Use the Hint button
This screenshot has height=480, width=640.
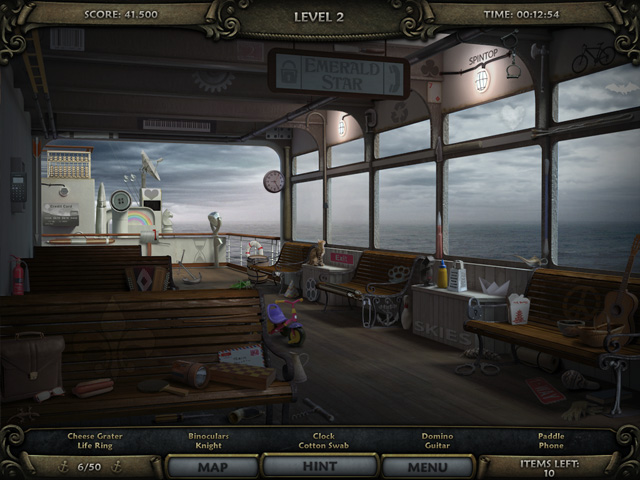point(319,467)
